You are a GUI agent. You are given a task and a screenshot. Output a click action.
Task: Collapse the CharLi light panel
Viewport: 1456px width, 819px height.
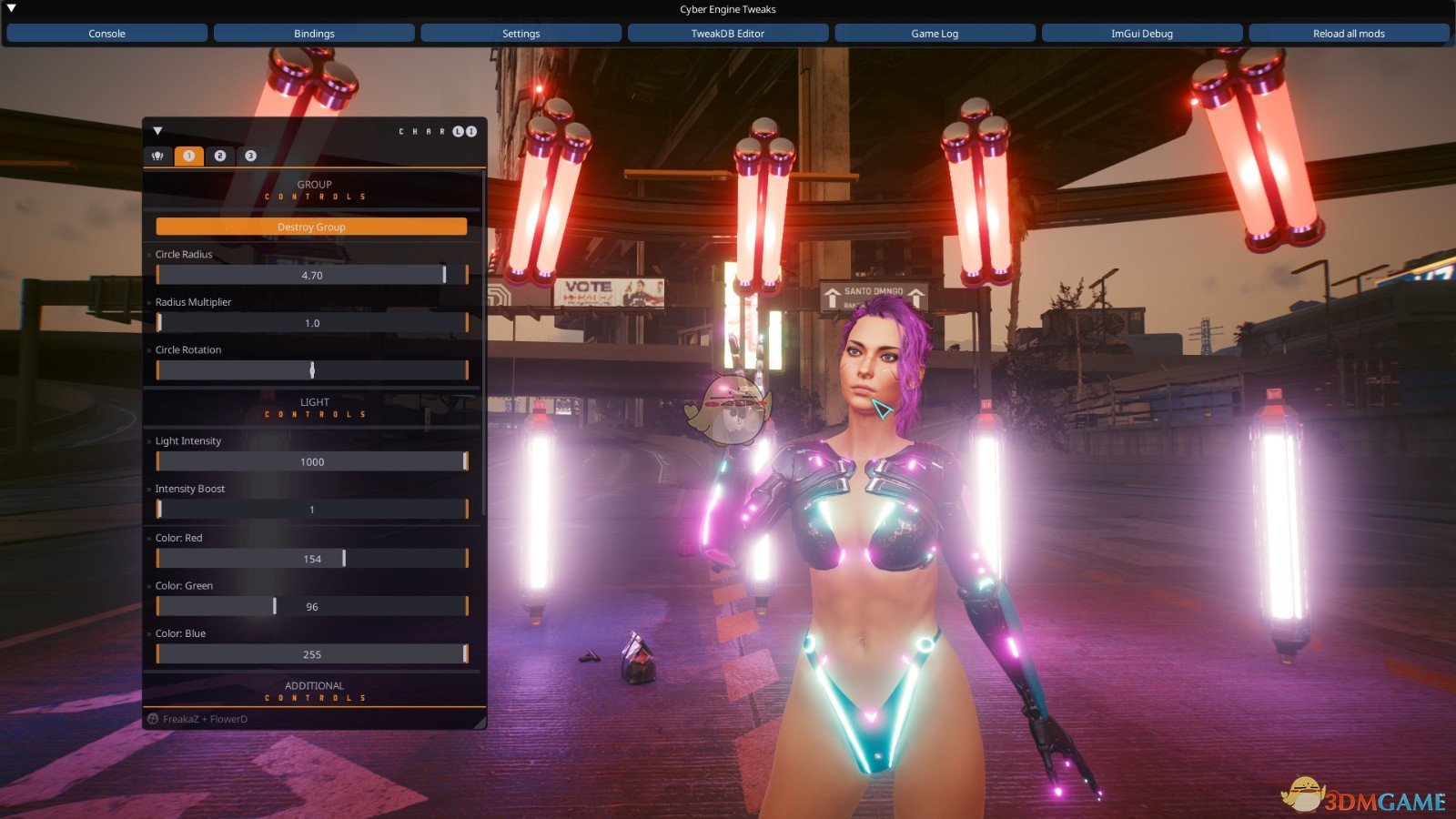coord(157,131)
